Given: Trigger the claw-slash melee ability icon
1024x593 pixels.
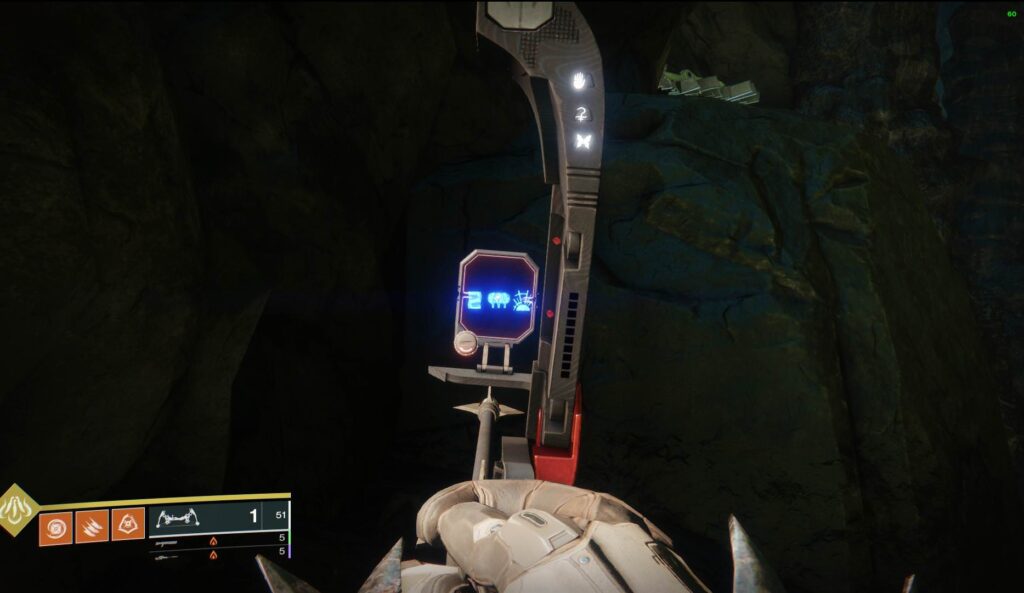Looking at the screenshot, I should [92, 527].
